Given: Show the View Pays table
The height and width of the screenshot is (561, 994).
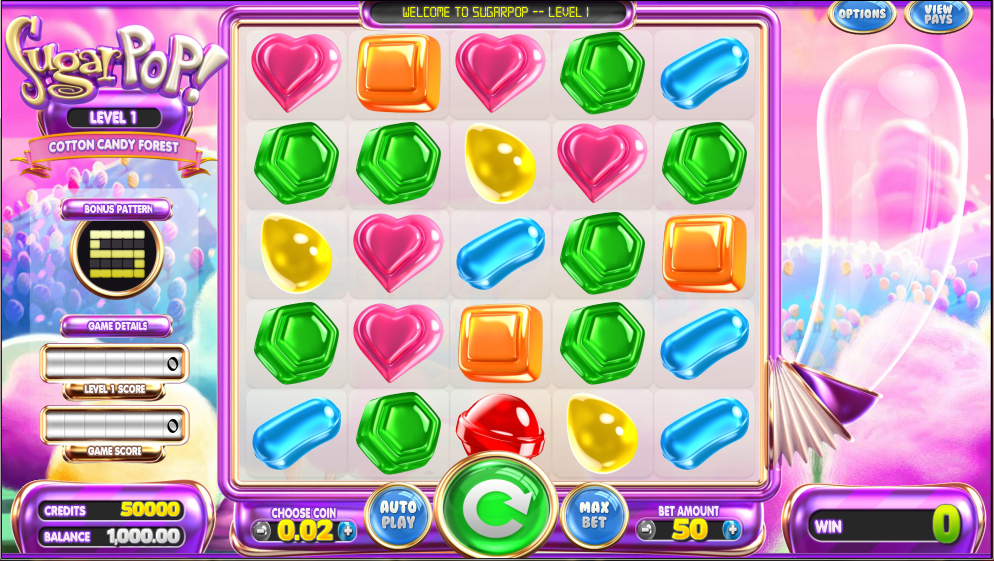Looking at the screenshot, I should click(x=938, y=15).
